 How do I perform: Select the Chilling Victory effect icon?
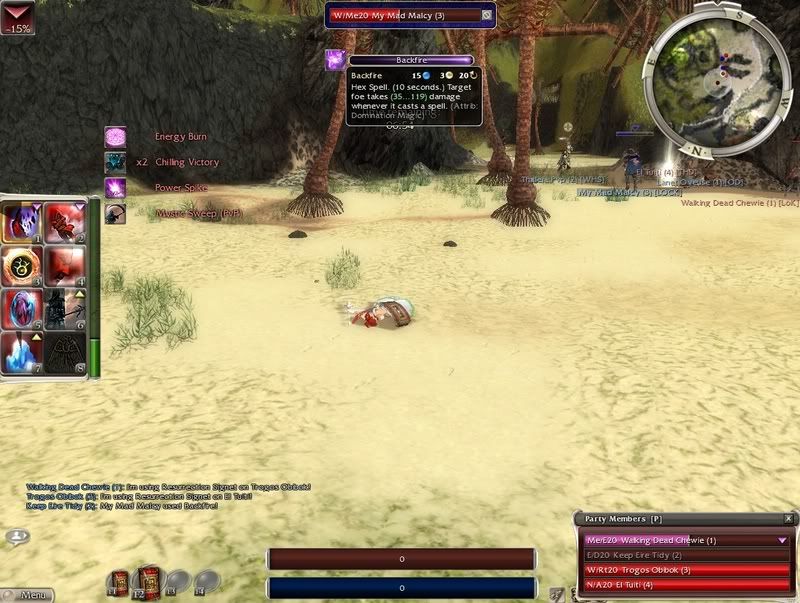116,162
